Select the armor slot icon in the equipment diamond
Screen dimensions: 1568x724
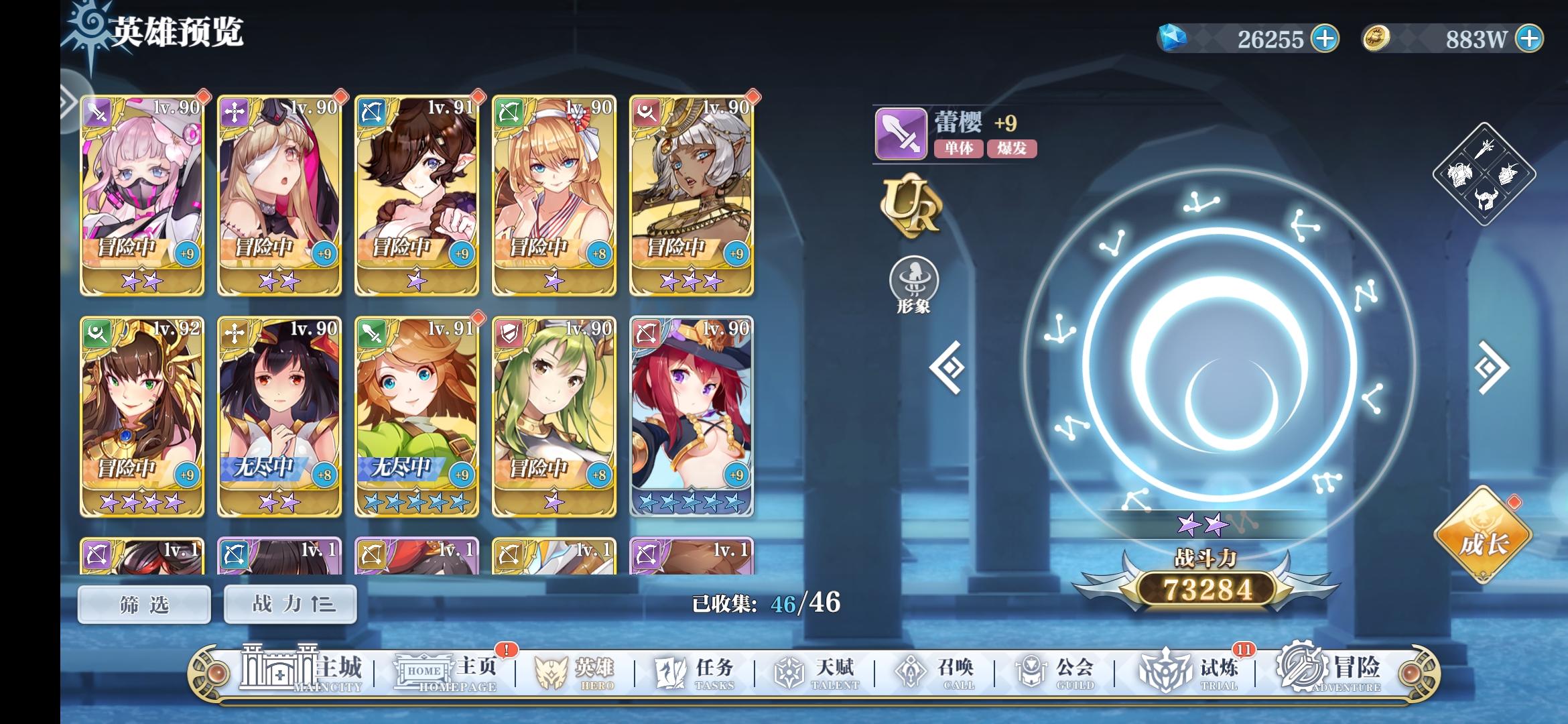(1459, 175)
